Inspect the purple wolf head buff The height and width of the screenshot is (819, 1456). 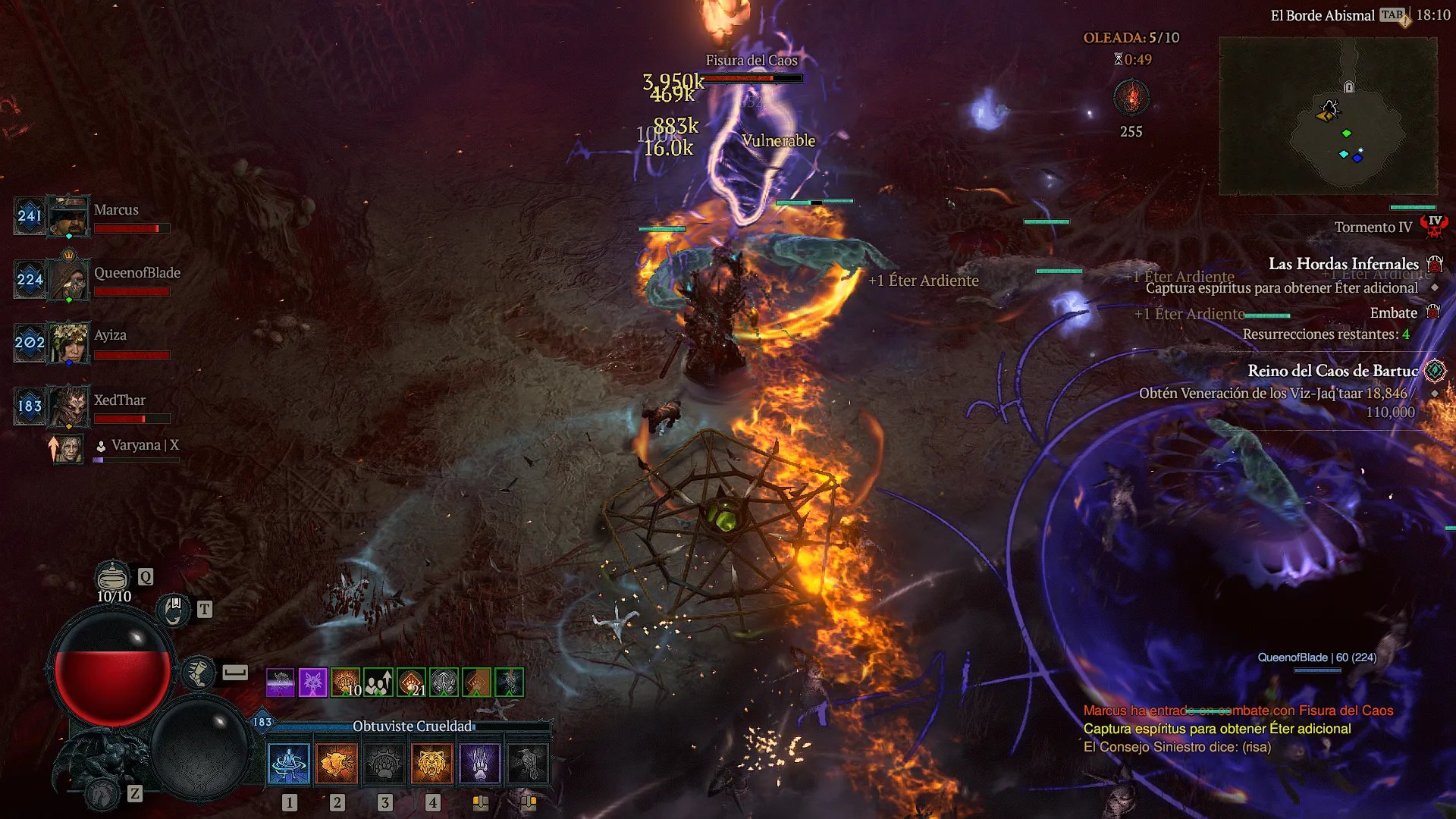coord(312,682)
